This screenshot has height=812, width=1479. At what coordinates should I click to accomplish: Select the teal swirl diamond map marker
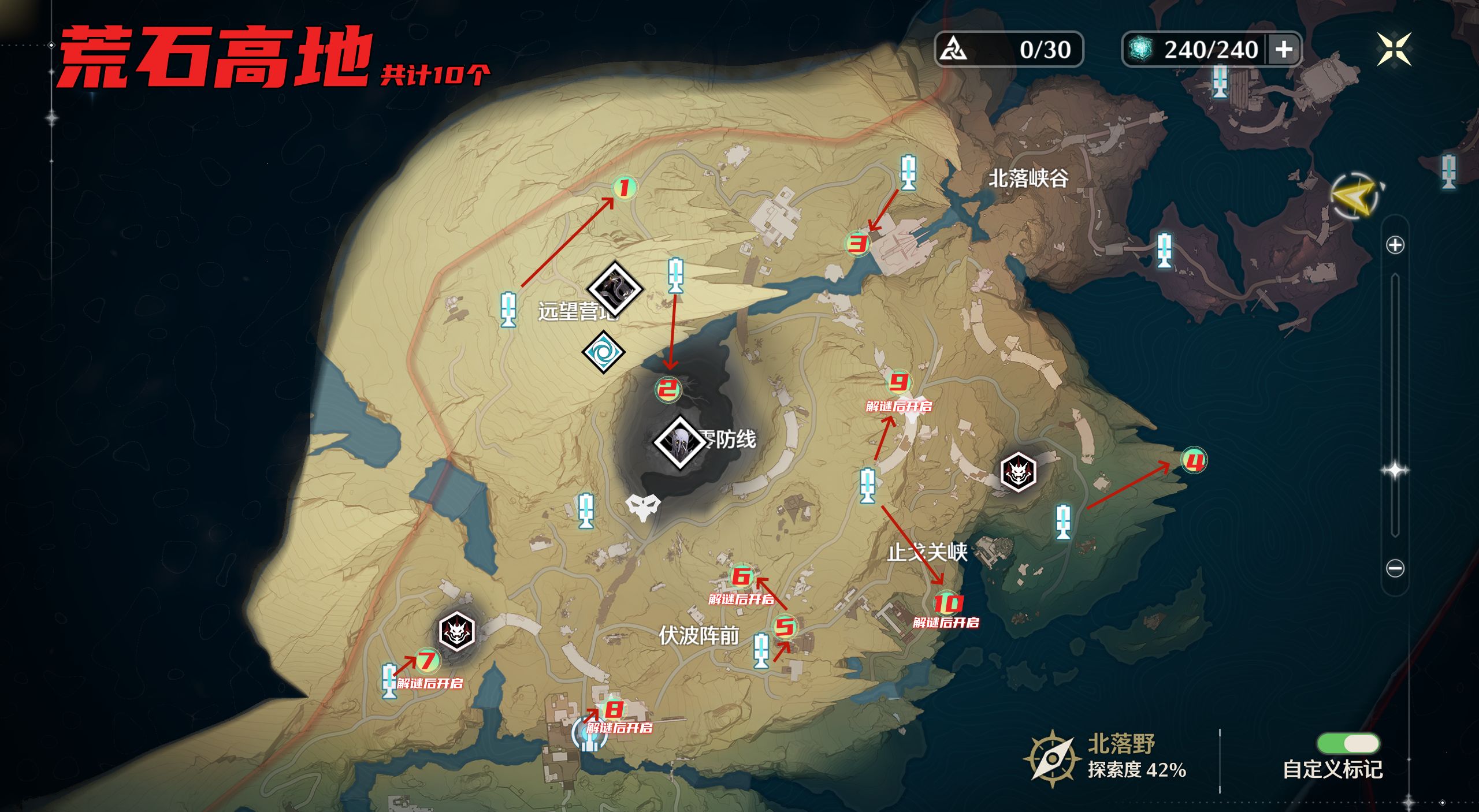(603, 352)
